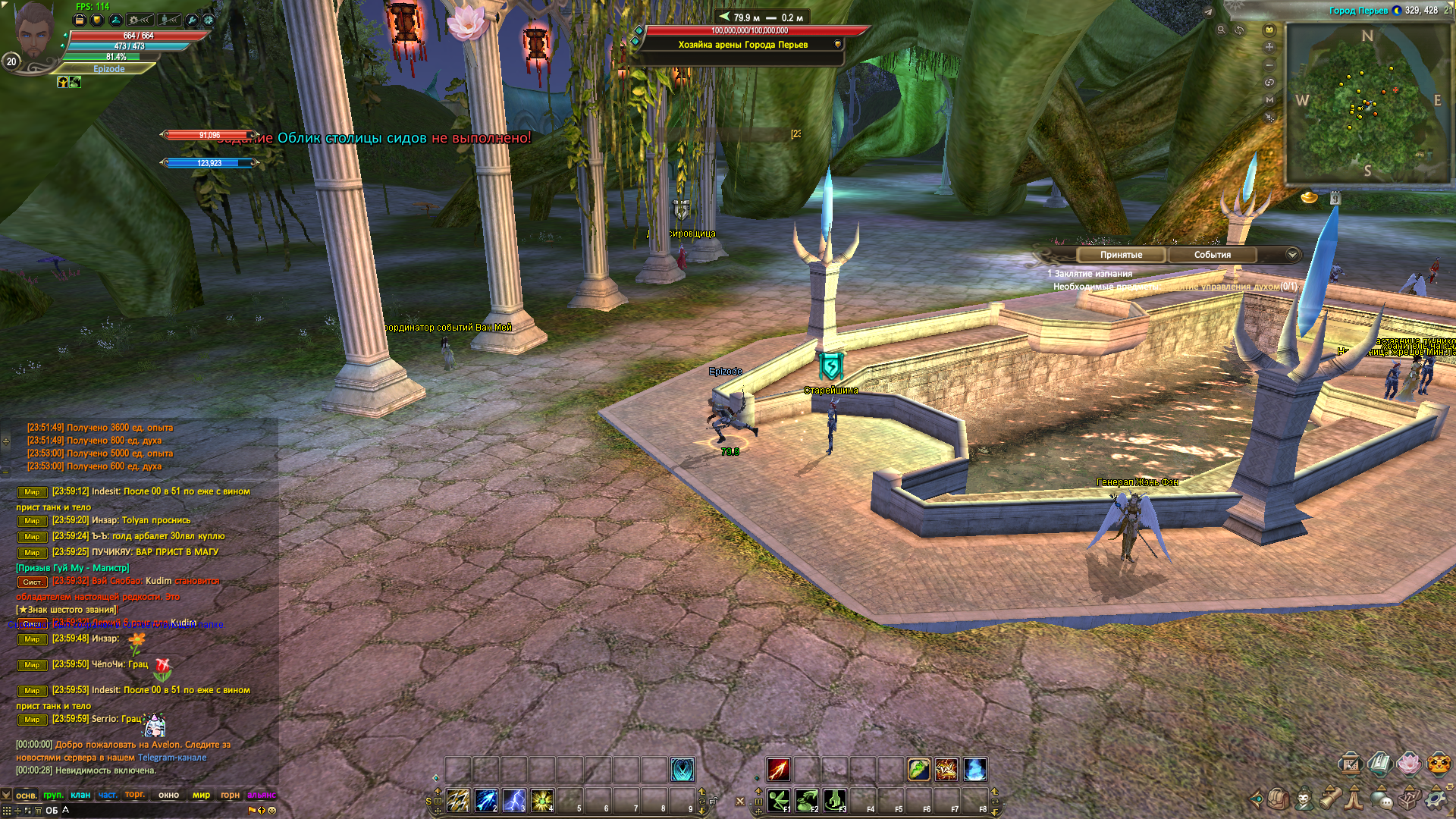Activate the lightning bolt skill in slot 3
This screenshot has height=819, width=1456.
click(514, 800)
